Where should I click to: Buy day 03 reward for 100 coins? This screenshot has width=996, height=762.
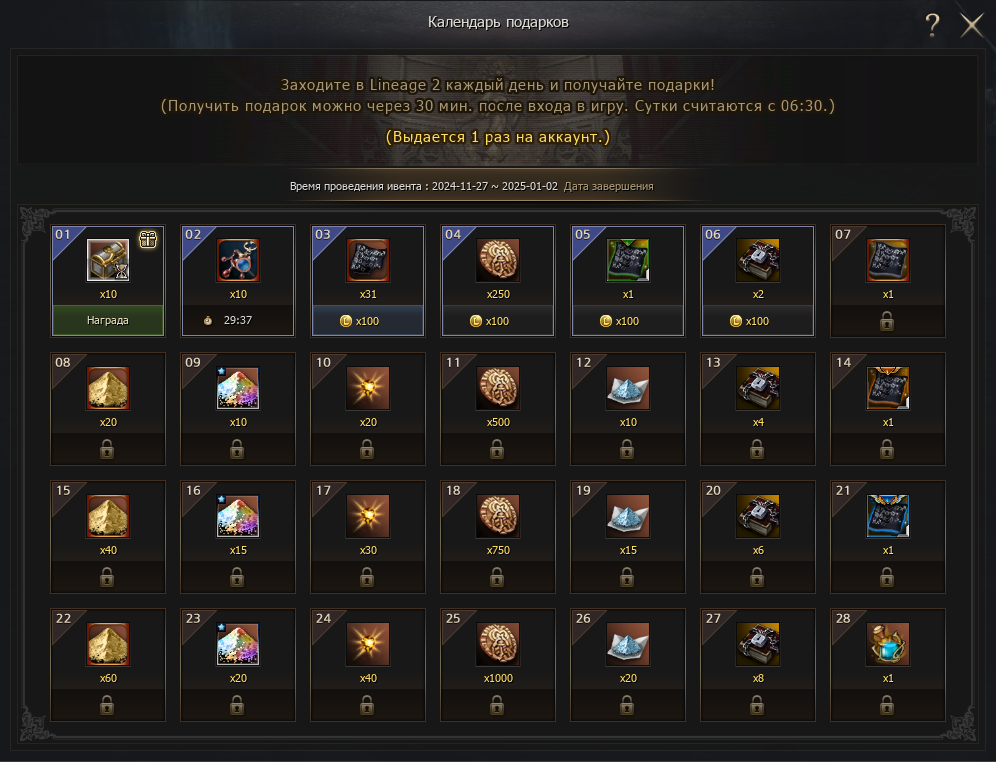tap(367, 321)
